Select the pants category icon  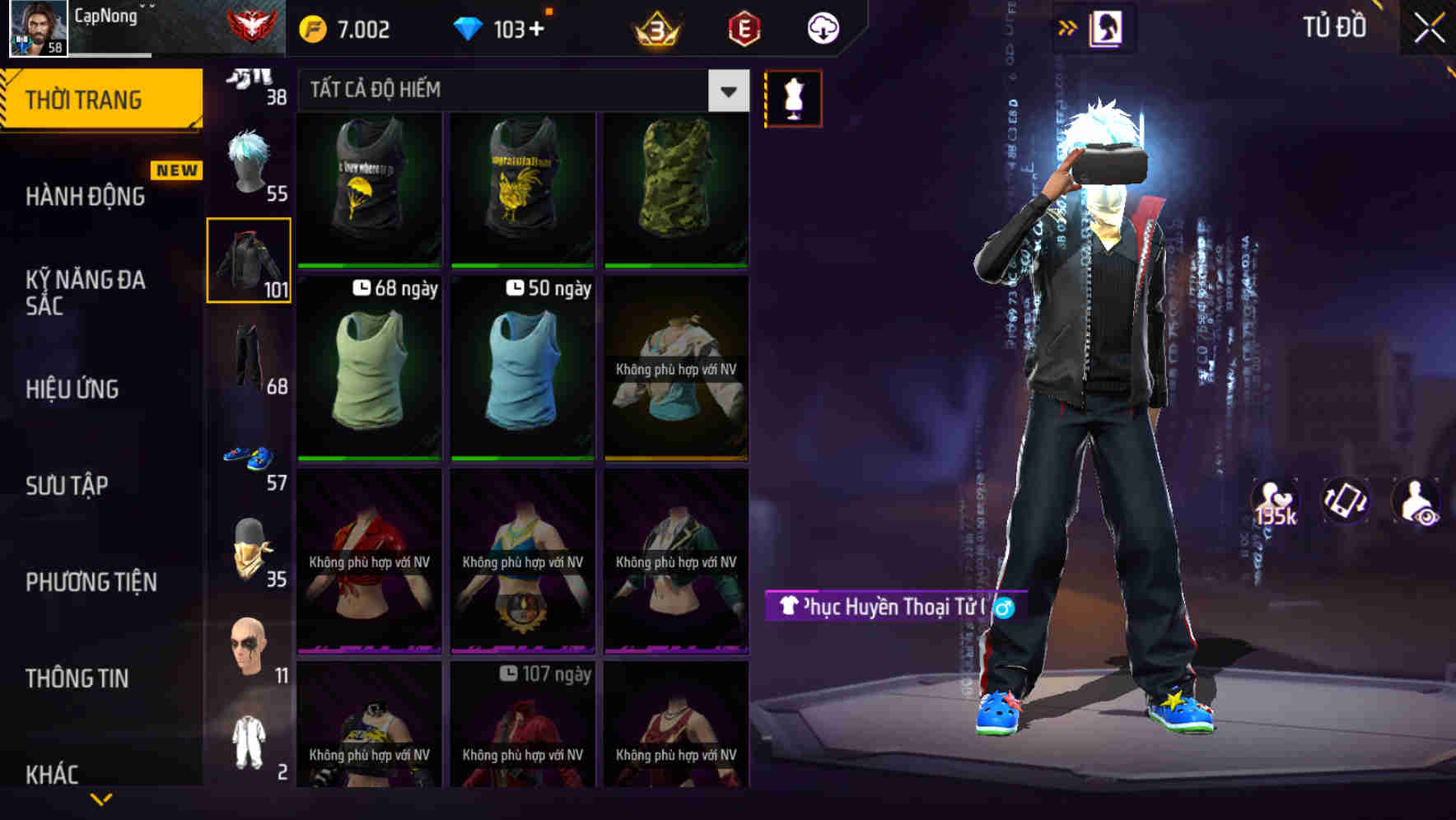coord(247,358)
